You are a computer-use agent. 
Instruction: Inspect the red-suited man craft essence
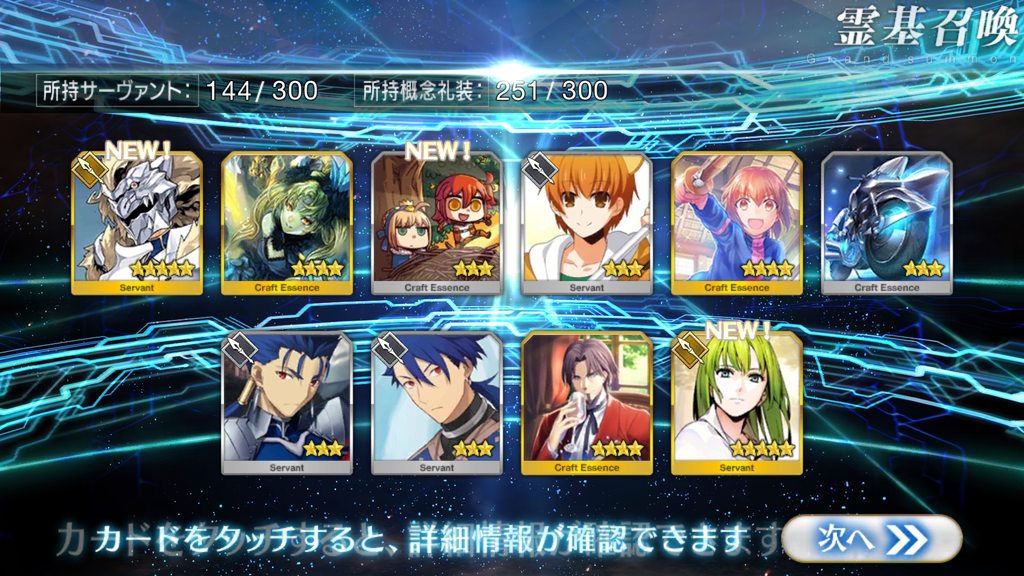(x=587, y=402)
